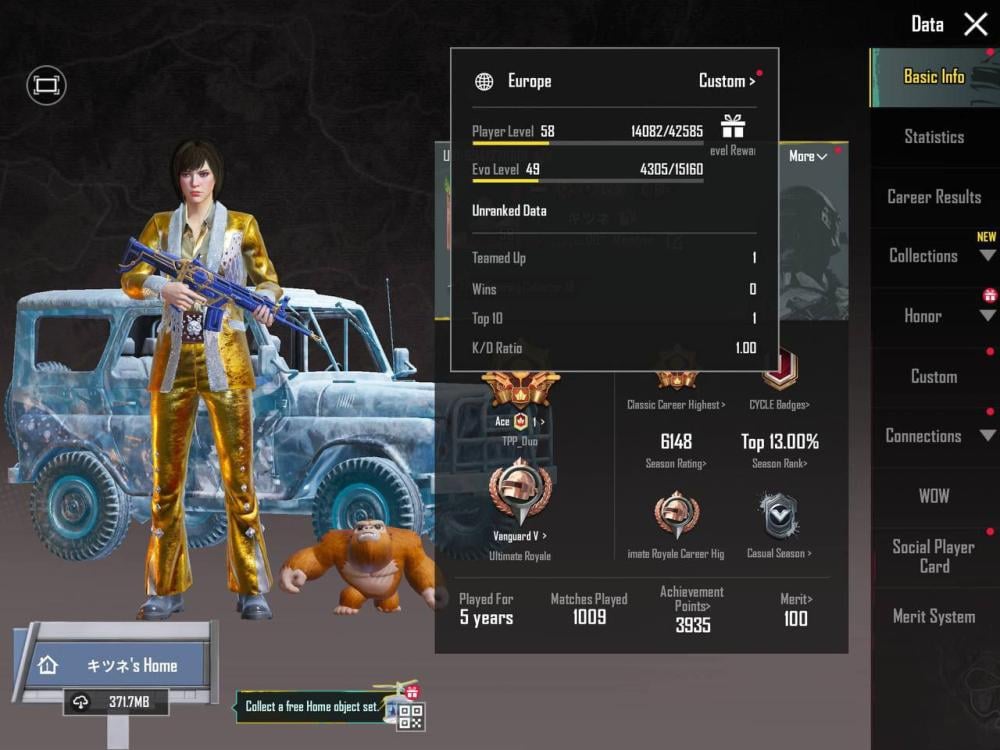Check the Achievement Points details

click(692, 610)
